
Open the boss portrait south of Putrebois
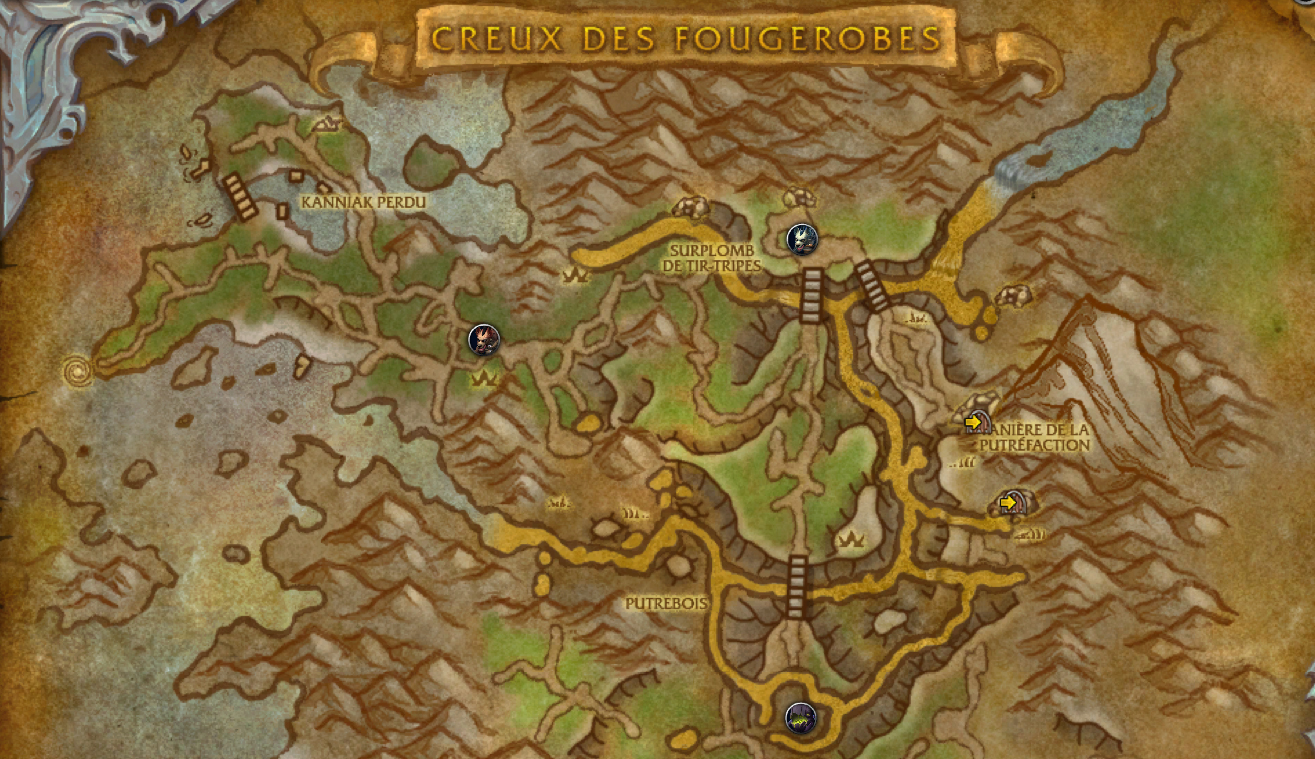(801, 719)
